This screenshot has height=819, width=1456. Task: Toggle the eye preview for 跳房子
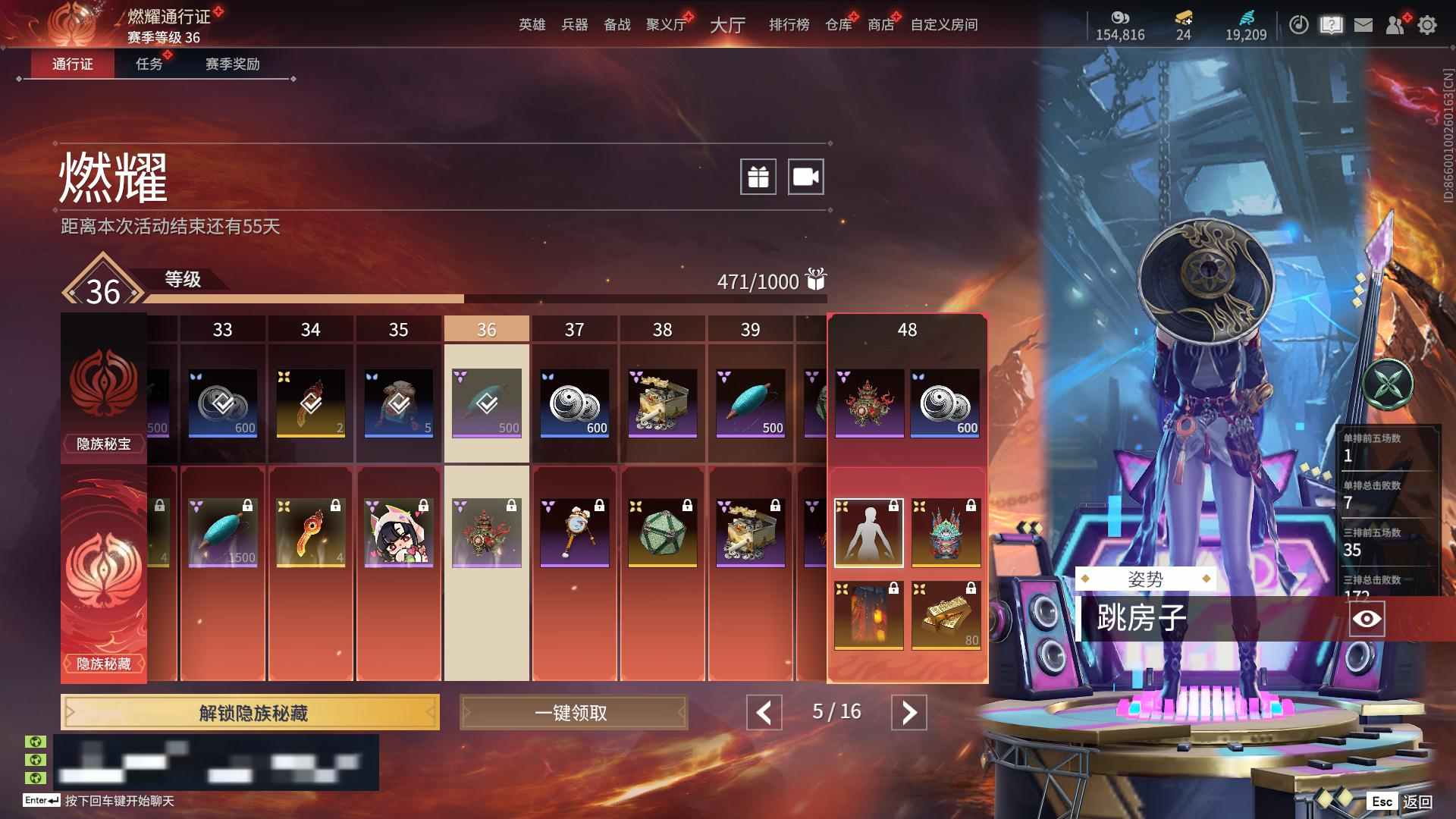click(x=1367, y=619)
